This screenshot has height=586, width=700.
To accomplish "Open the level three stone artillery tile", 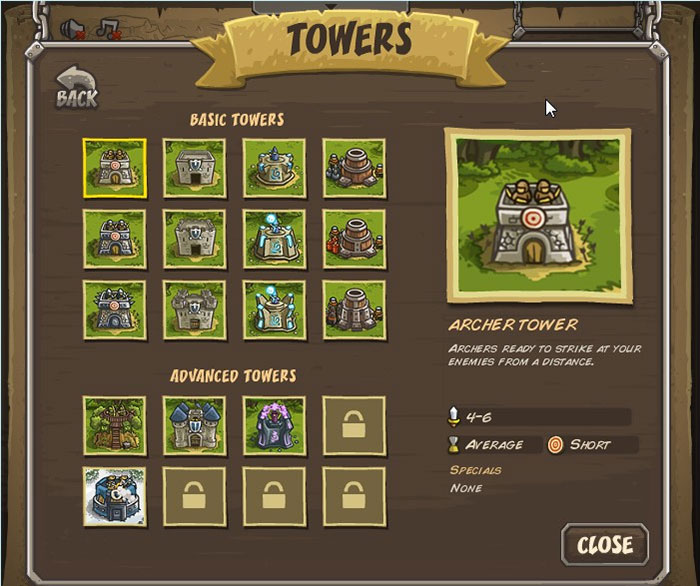I will coord(353,310).
